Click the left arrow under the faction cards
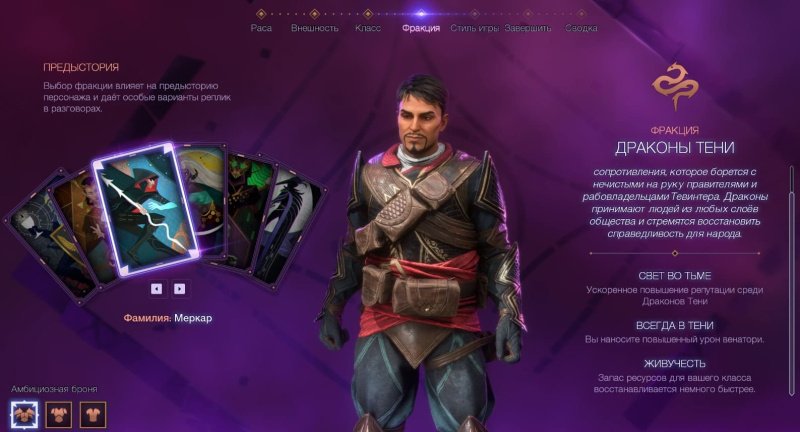This screenshot has width=800, height=432. point(157,288)
